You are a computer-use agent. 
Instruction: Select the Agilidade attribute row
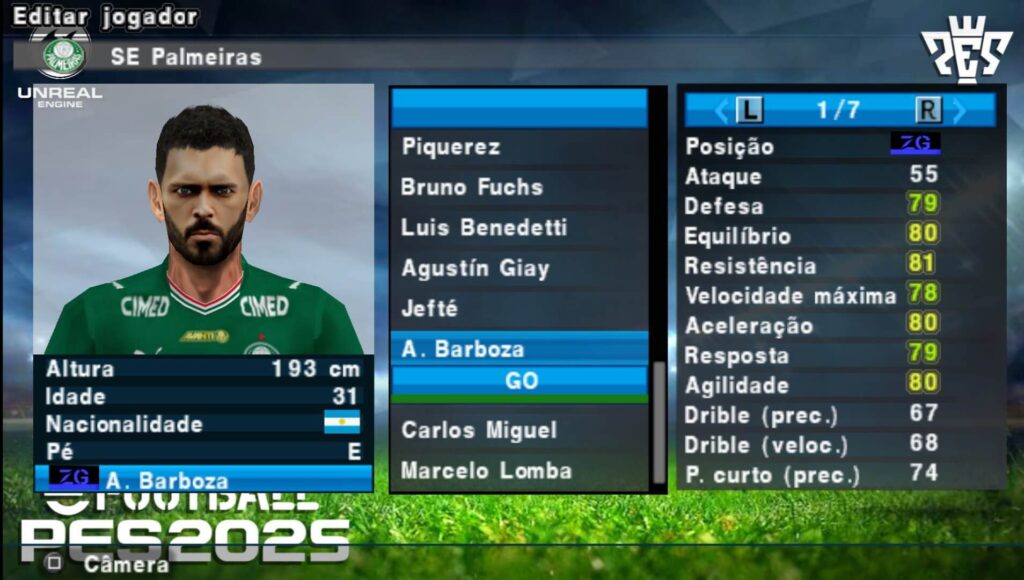click(x=840, y=384)
